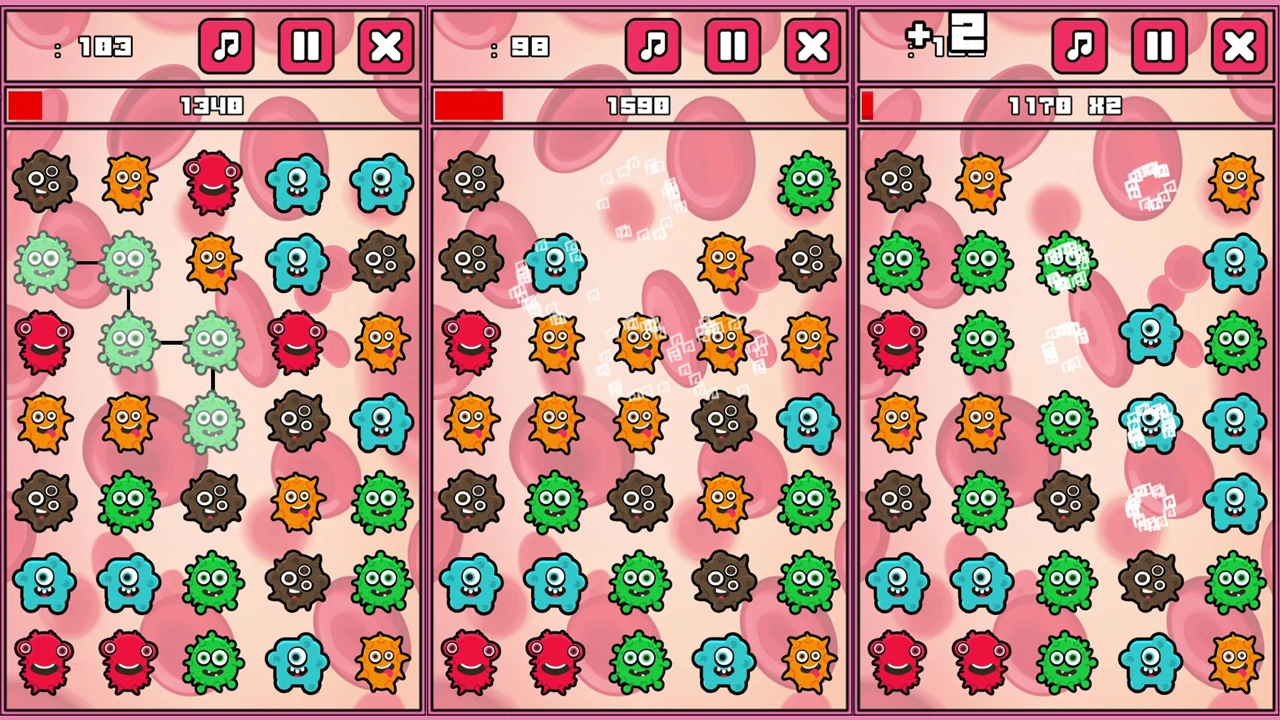Pause the left game

pos(306,46)
